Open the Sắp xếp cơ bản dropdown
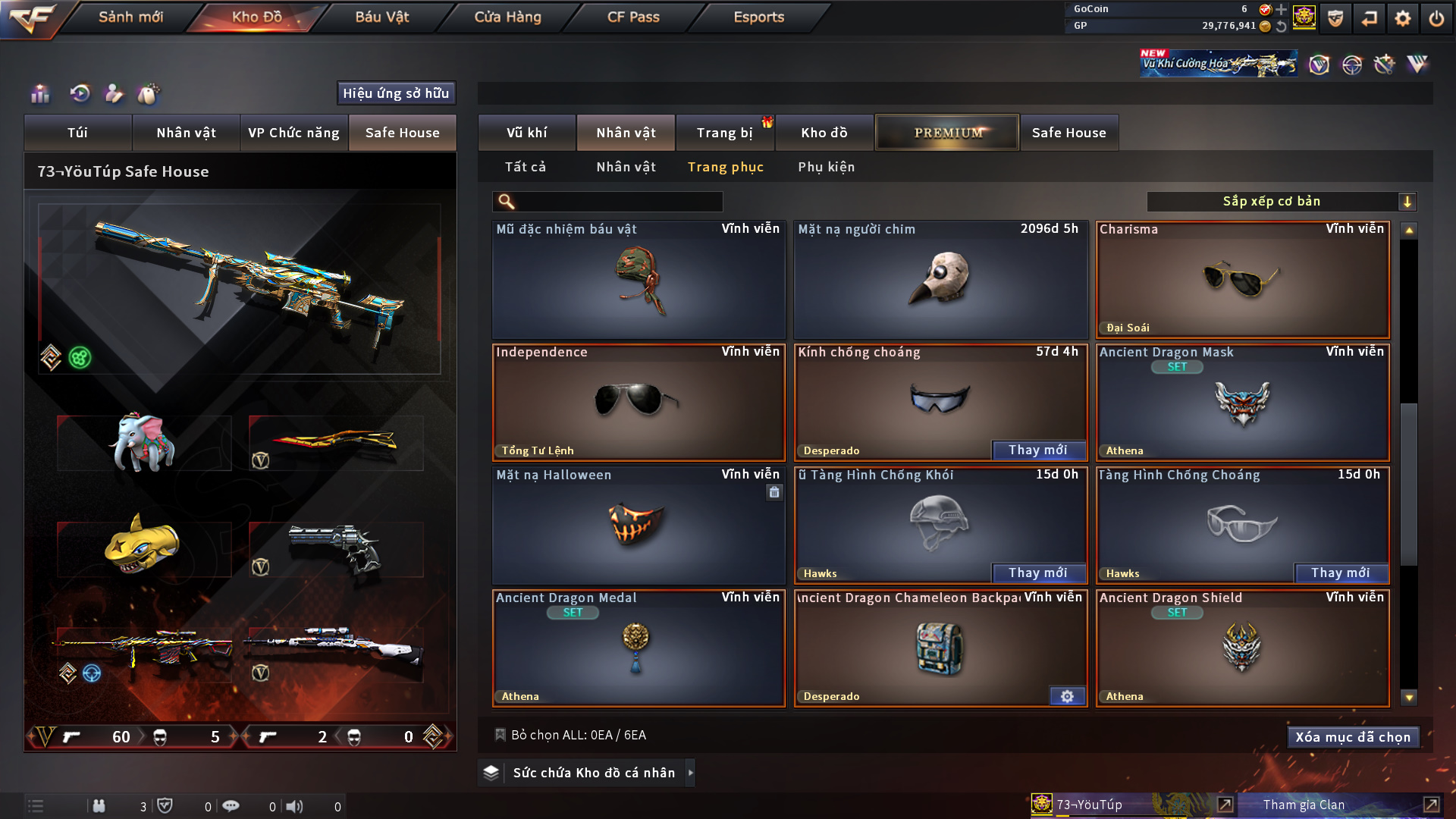Screen dimensions: 1456x819 [1281, 201]
